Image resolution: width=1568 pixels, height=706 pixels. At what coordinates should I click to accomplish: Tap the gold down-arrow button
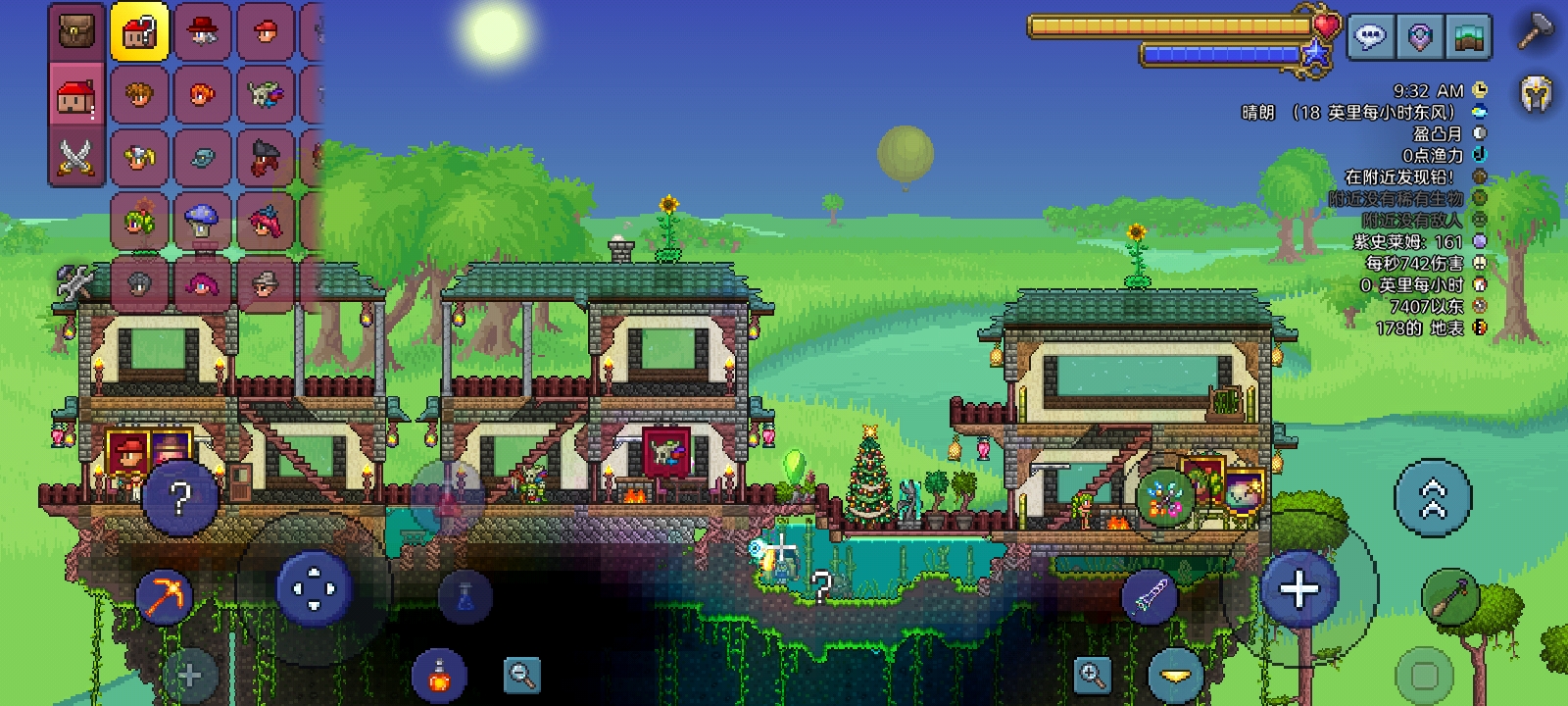(x=1175, y=676)
